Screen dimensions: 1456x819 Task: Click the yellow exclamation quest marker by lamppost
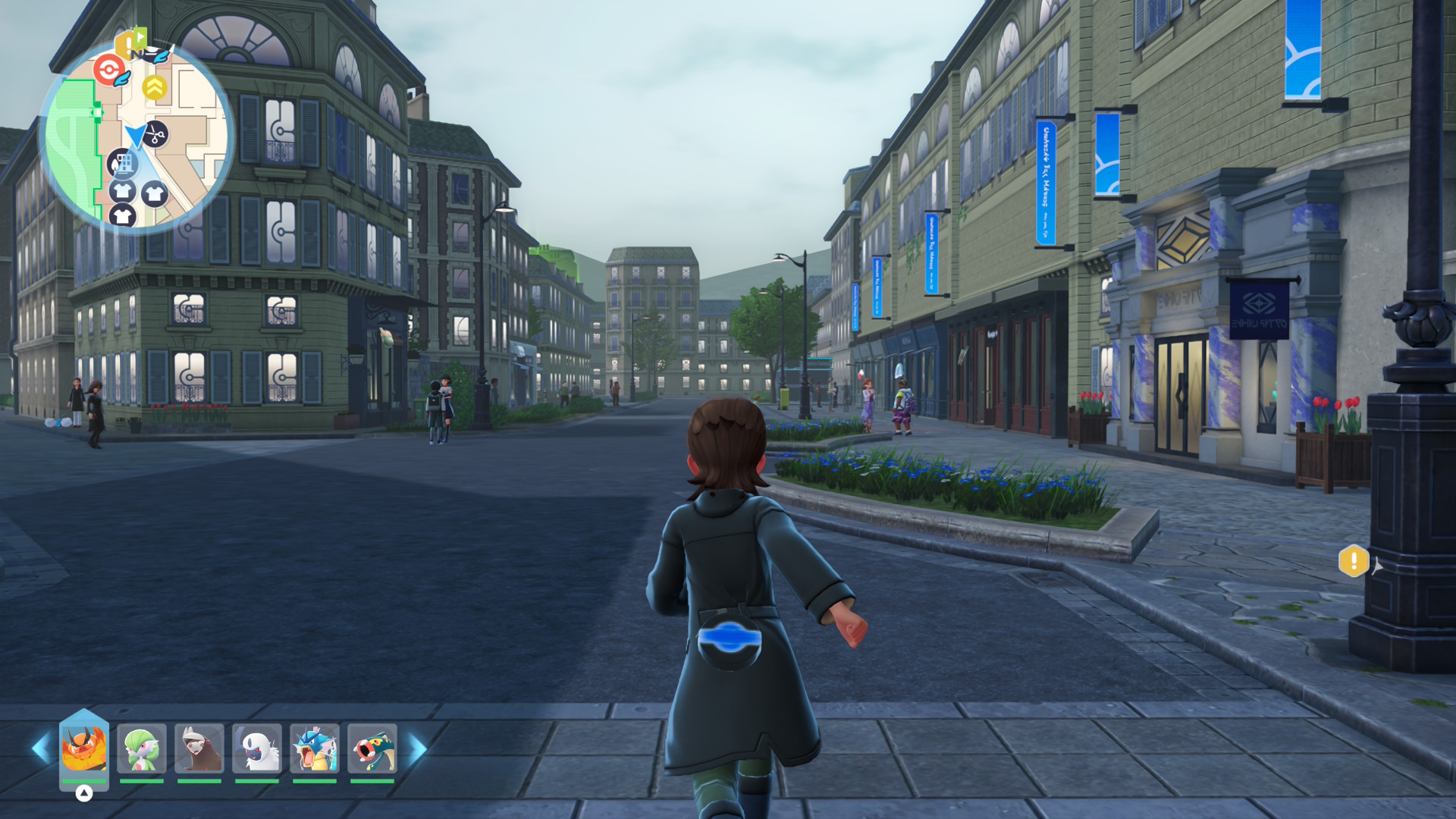1354,561
